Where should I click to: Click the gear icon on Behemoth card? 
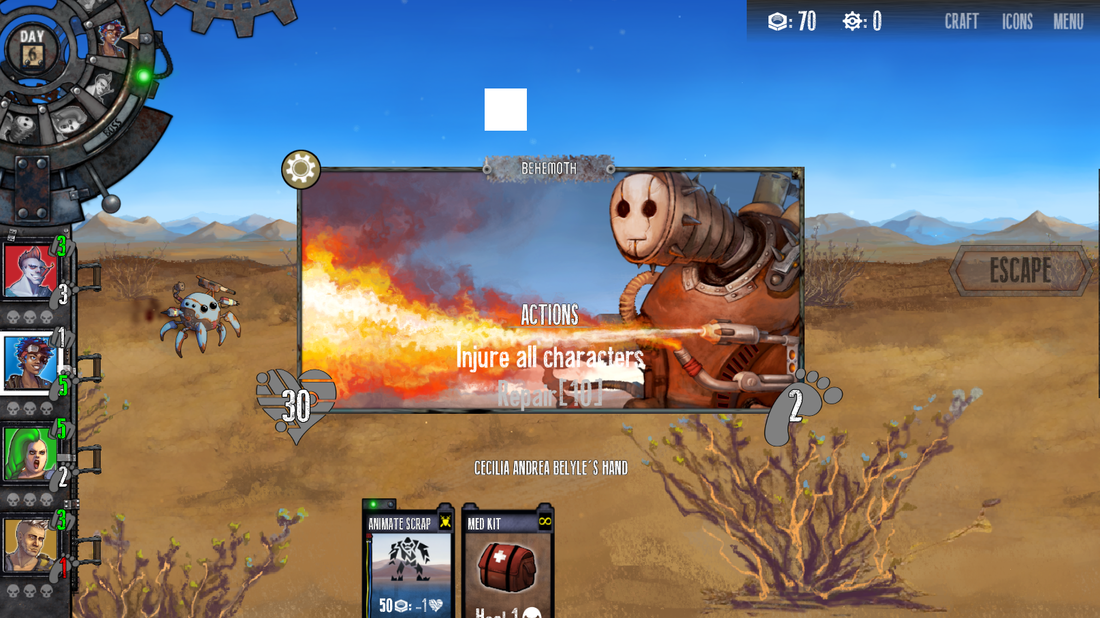301,170
